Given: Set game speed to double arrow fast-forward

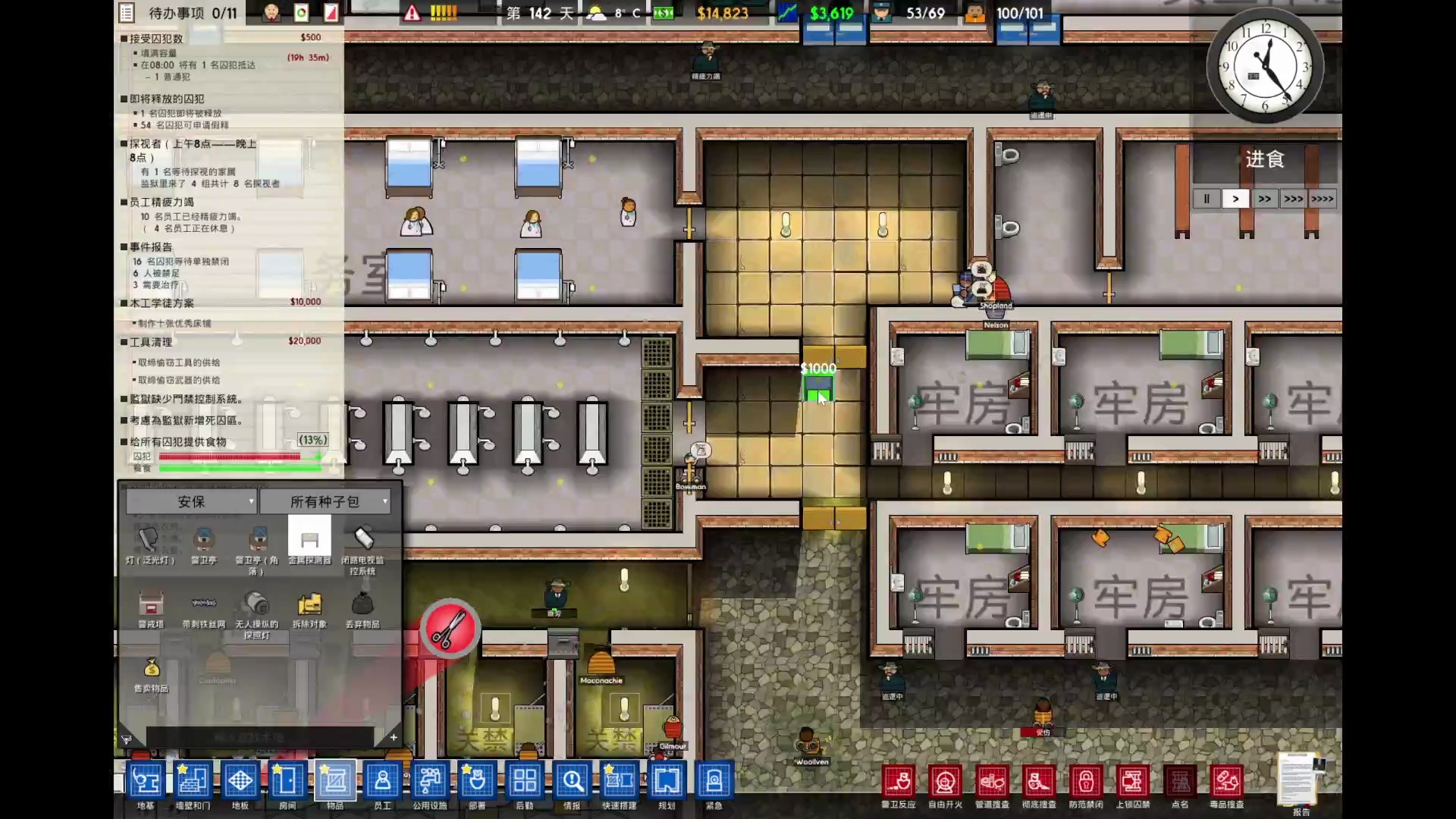Looking at the screenshot, I should [1264, 199].
